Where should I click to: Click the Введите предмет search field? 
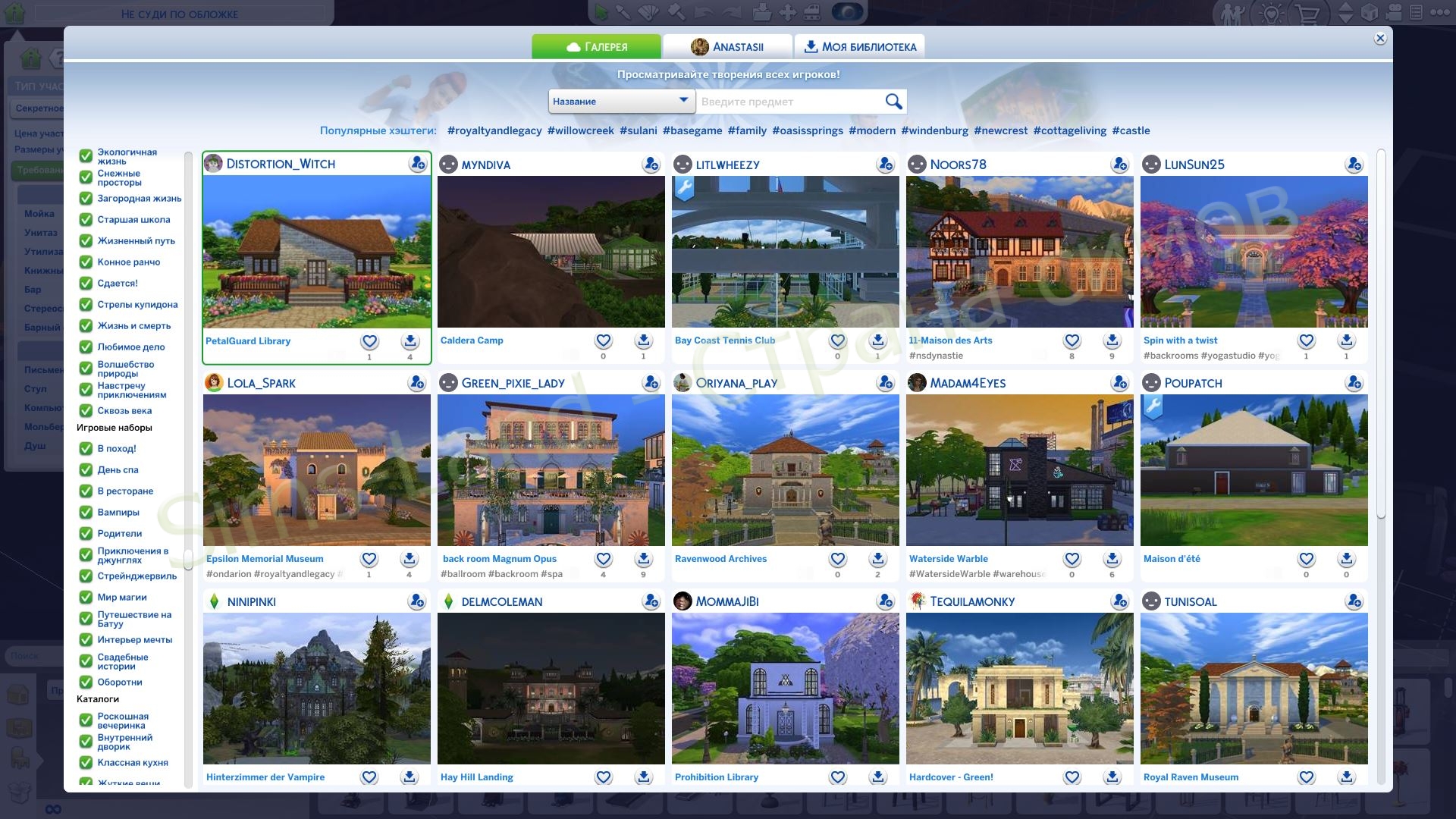click(x=789, y=101)
